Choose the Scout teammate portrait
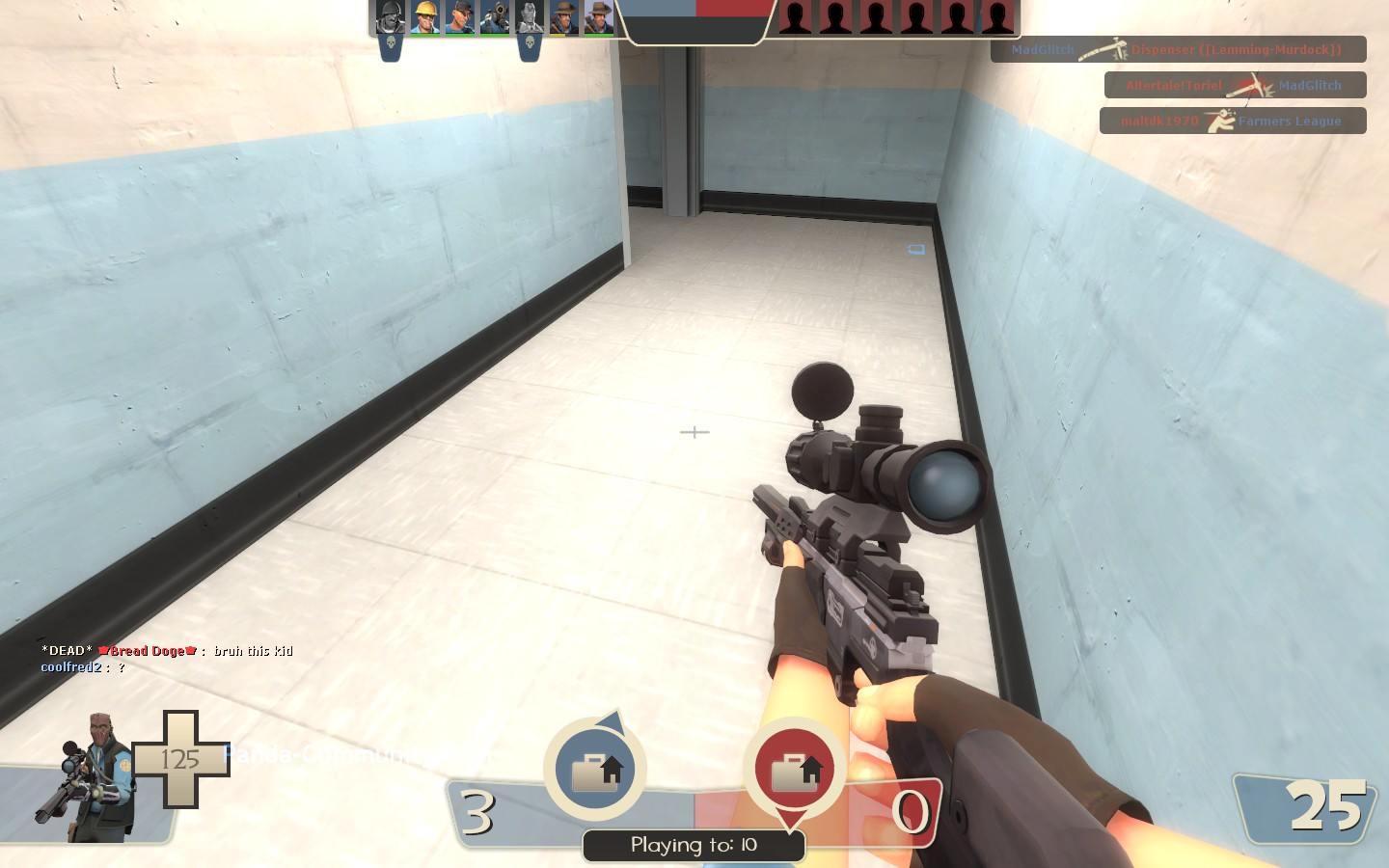This screenshot has height=868, width=1389. pos(459,17)
